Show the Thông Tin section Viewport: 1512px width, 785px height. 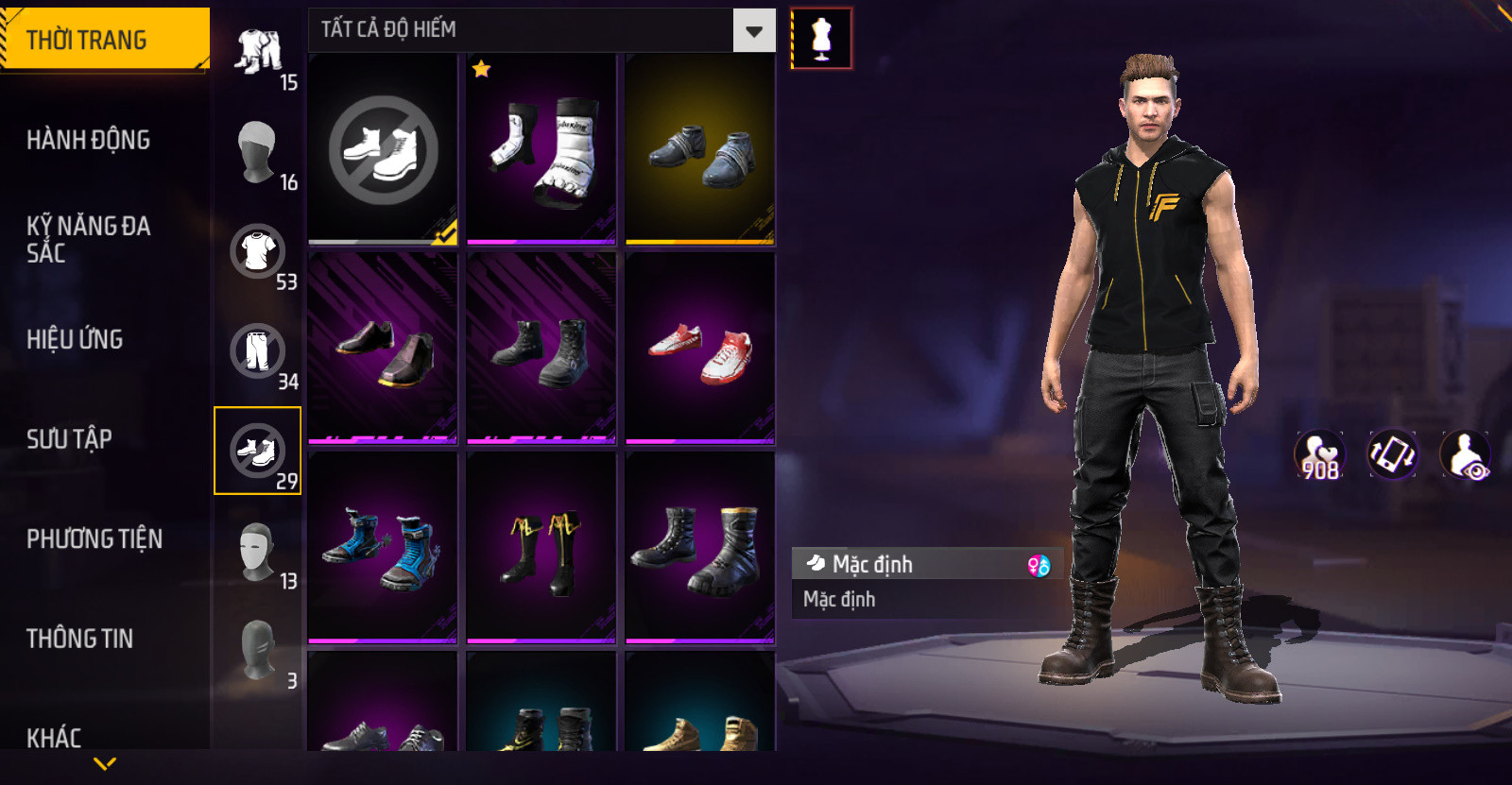[79, 639]
